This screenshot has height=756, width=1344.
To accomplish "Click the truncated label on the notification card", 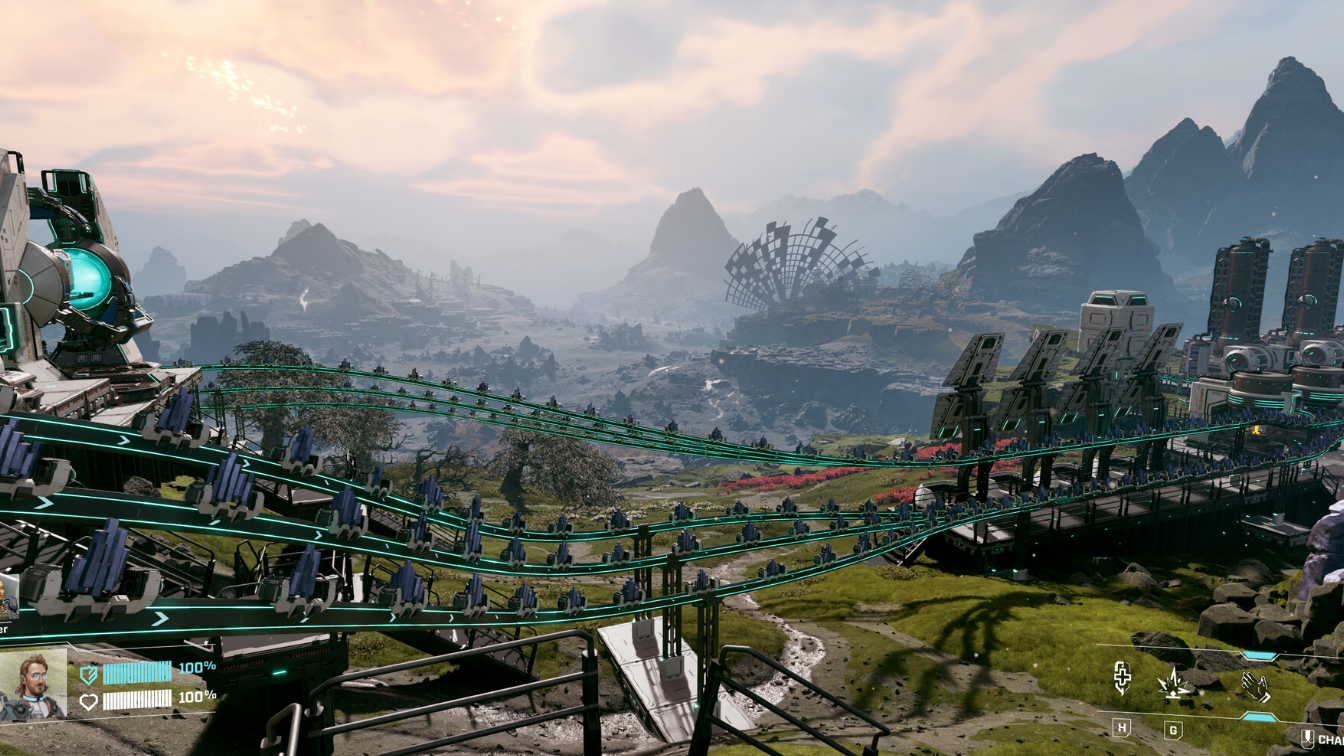I will pos(5,630).
